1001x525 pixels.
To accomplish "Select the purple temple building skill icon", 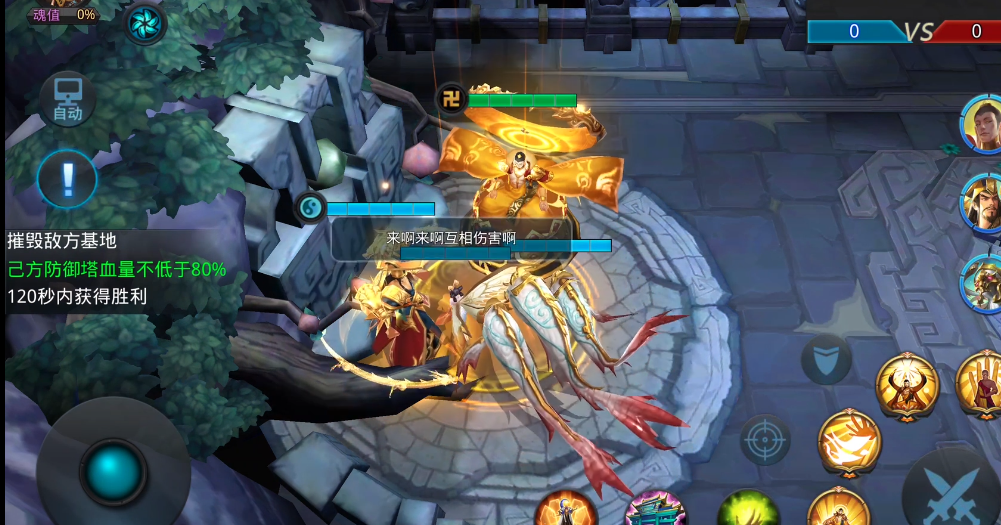I will tap(655, 510).
